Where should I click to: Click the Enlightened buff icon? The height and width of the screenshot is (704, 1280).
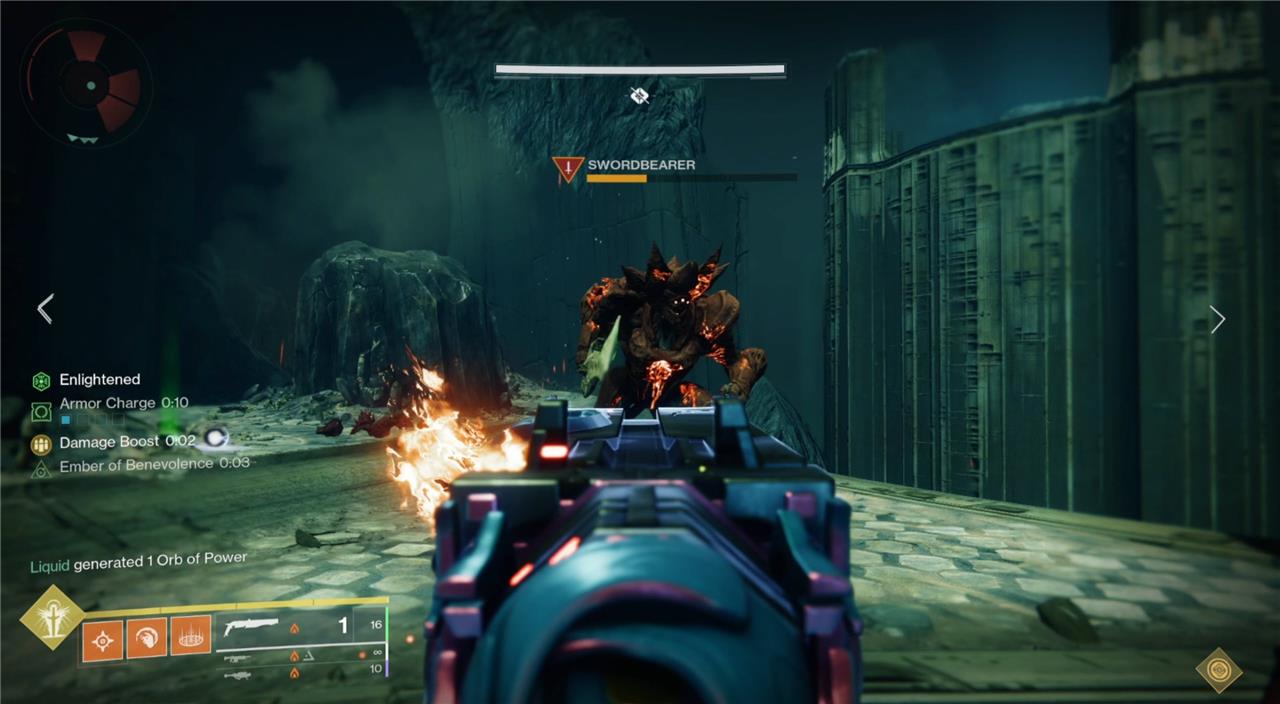[41, 380]
